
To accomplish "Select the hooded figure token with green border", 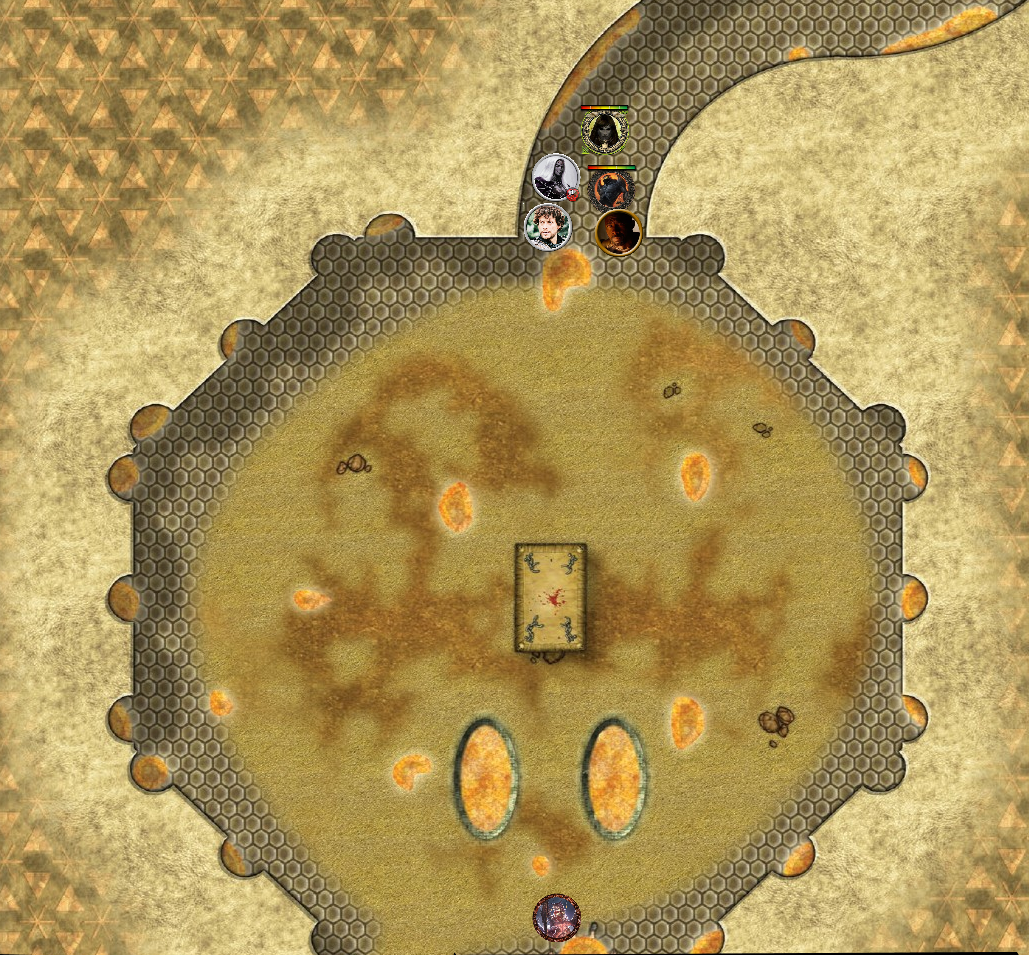I will click(x=605, y=131).
